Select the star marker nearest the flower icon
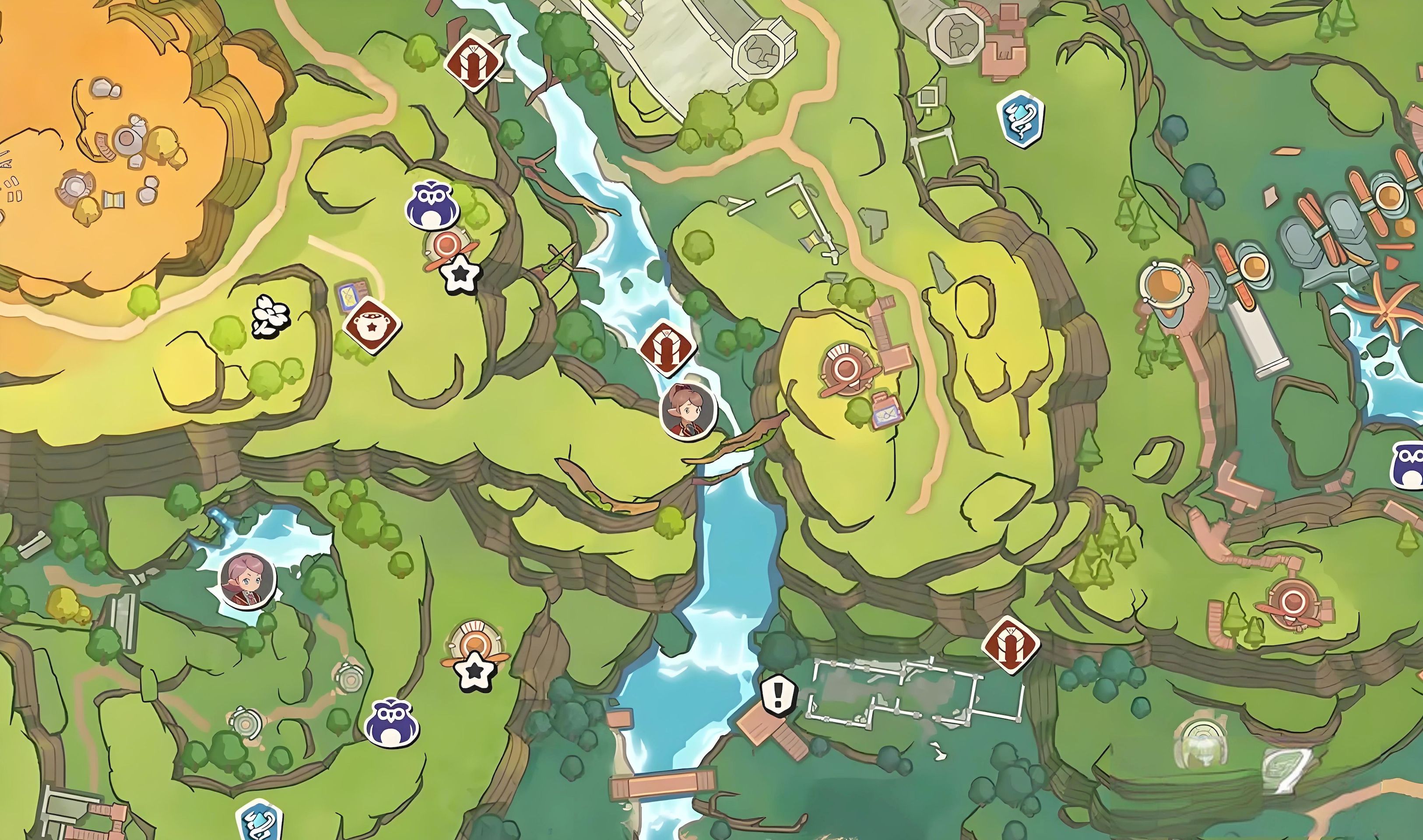 [x=461, y=274]
